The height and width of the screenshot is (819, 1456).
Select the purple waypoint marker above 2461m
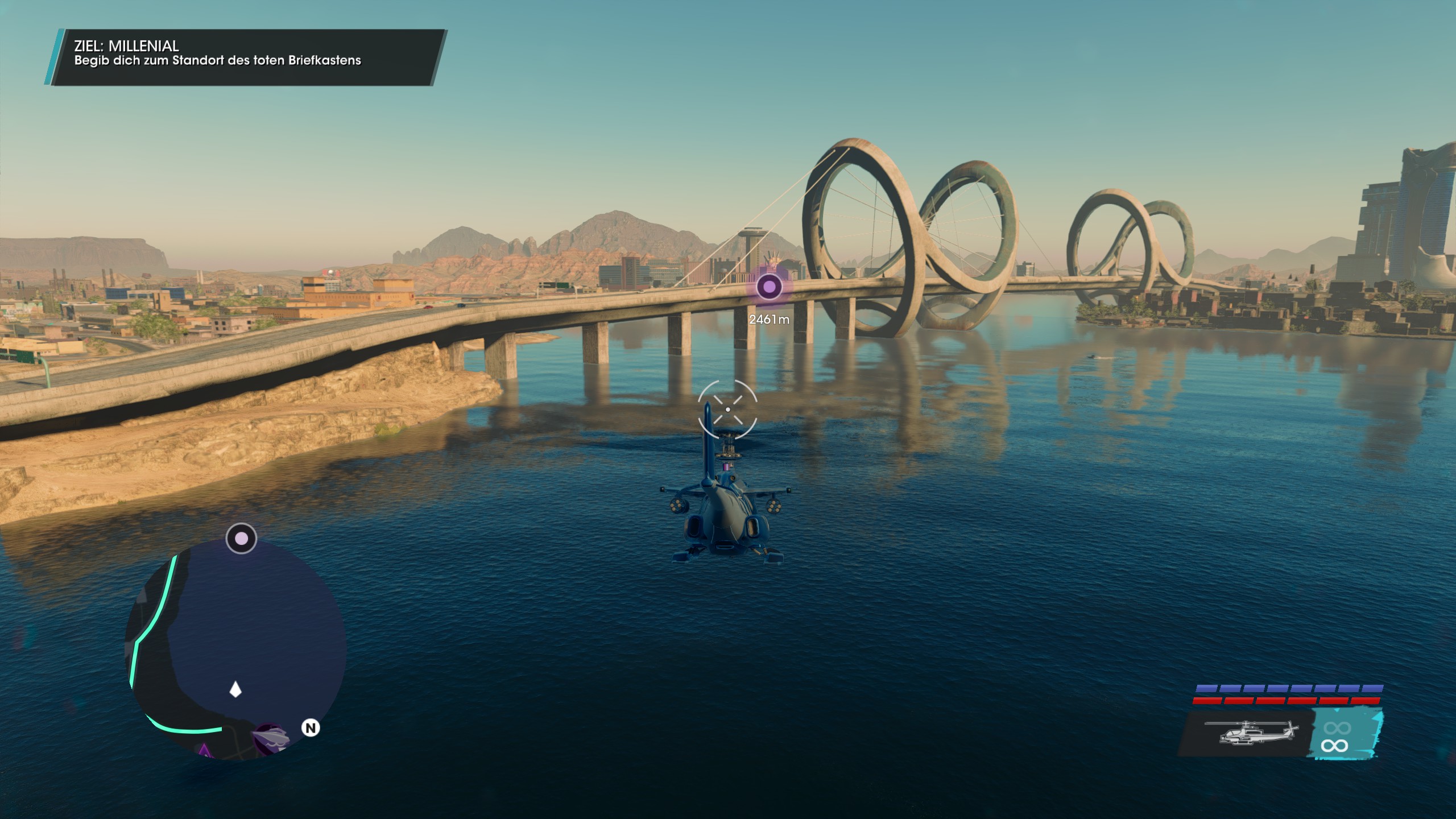pos(769,287)
